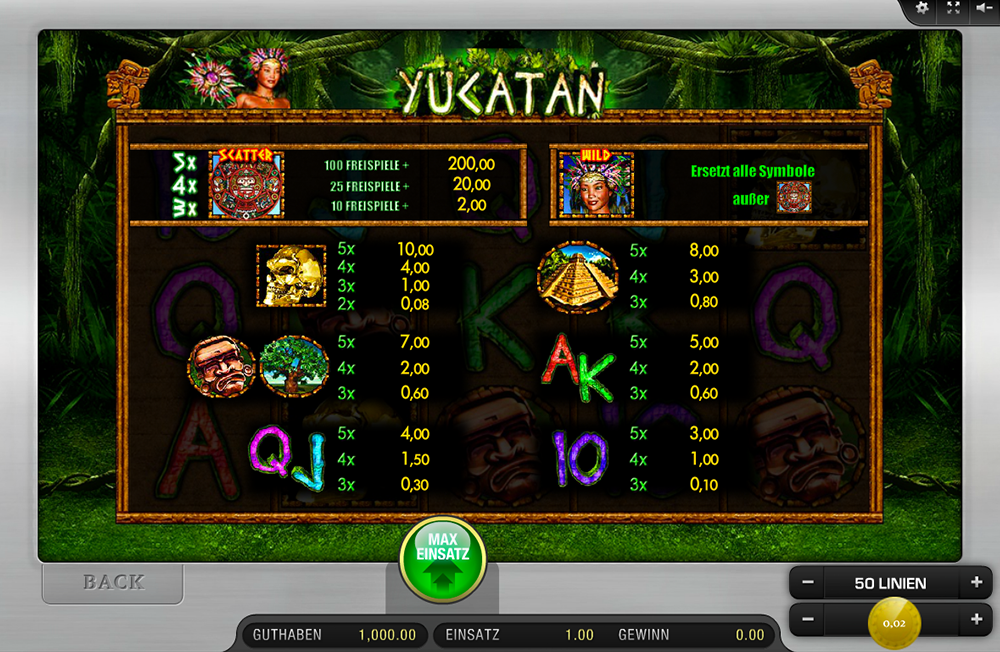
Task: Toggle fullscreen mode
Action: [953, 8]
